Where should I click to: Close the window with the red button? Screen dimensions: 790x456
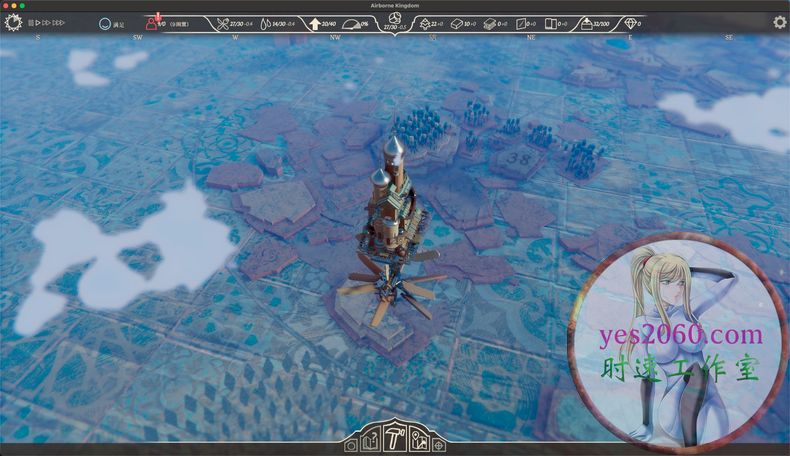[8, 5]
